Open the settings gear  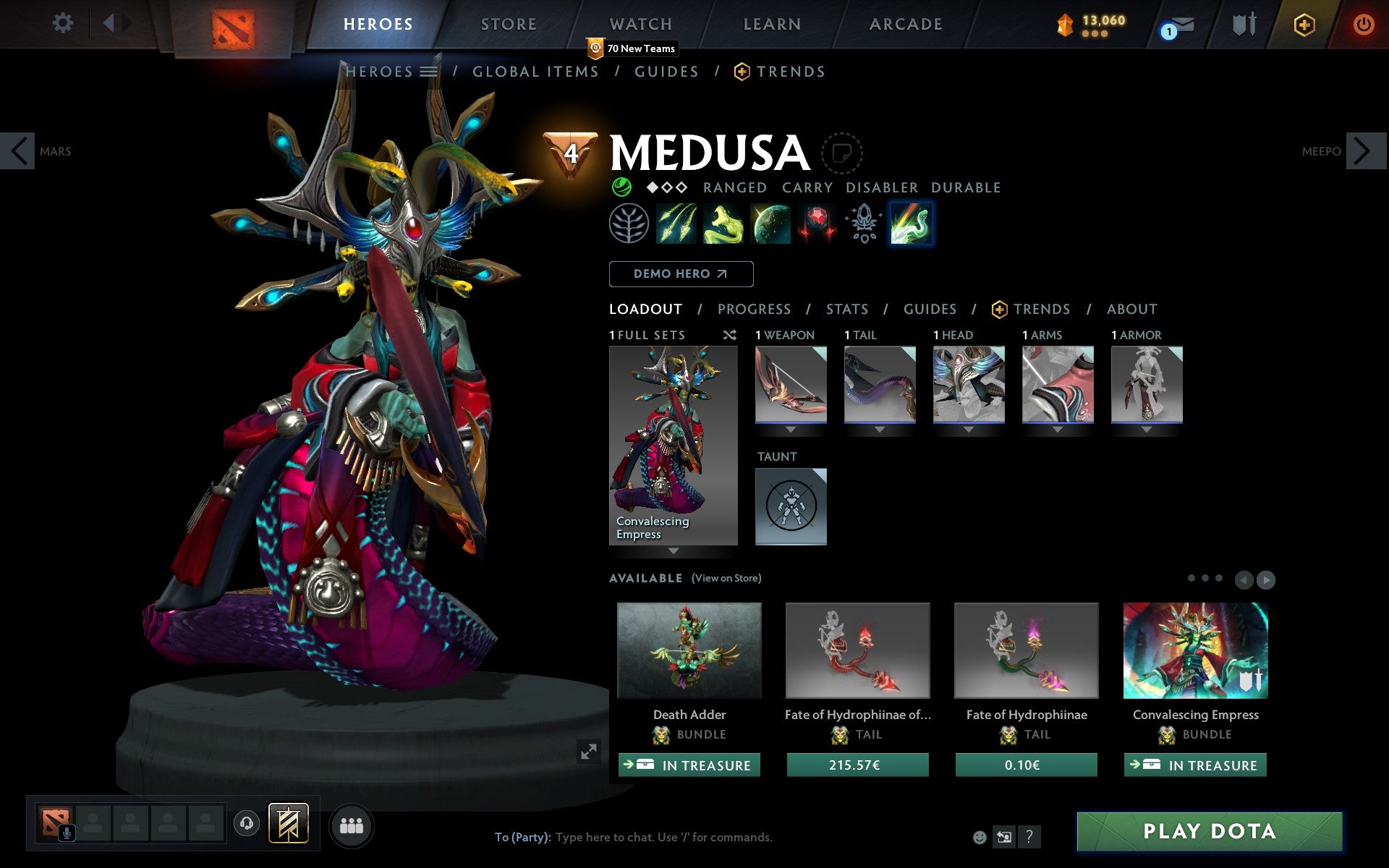tap(64, 23)
